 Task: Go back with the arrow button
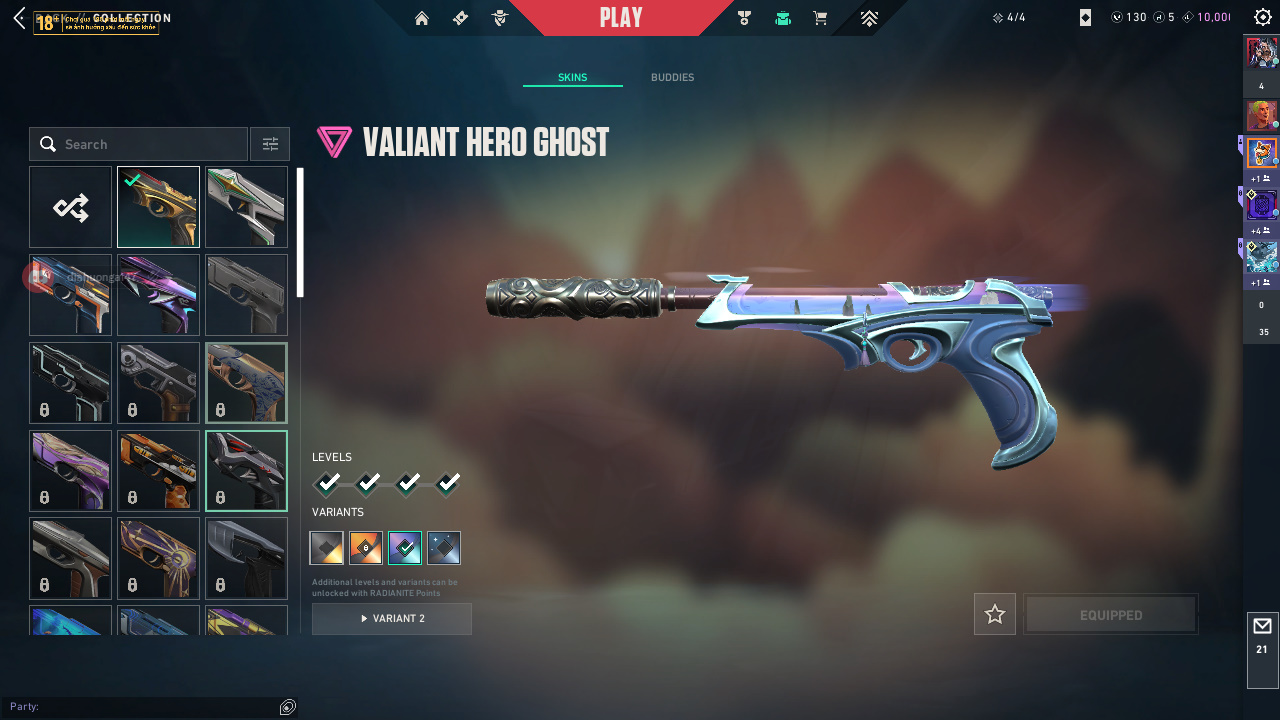pyautogui.click(x=20, y=18)
